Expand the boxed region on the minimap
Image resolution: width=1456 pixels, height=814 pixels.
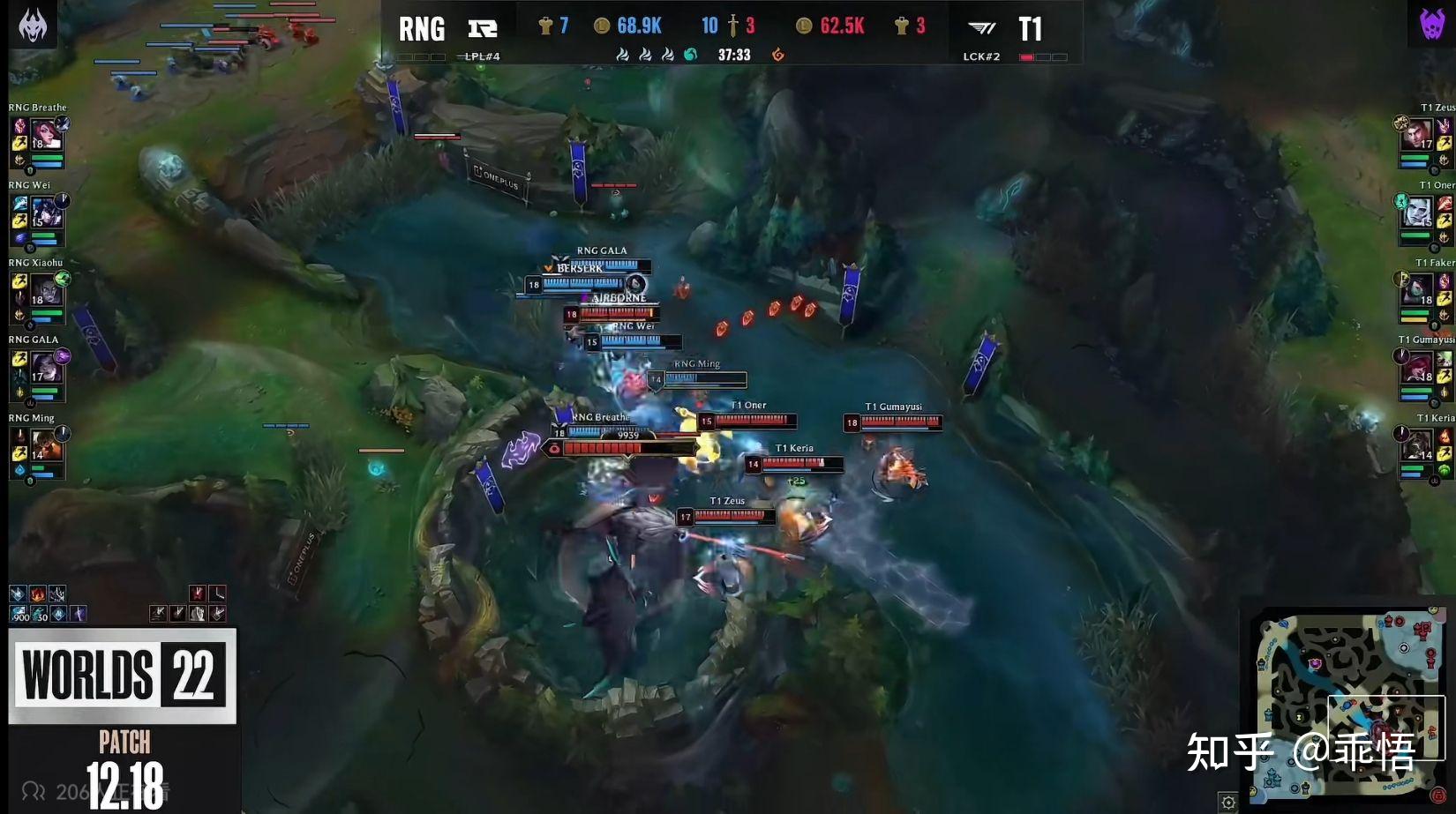pos(1386,726)
